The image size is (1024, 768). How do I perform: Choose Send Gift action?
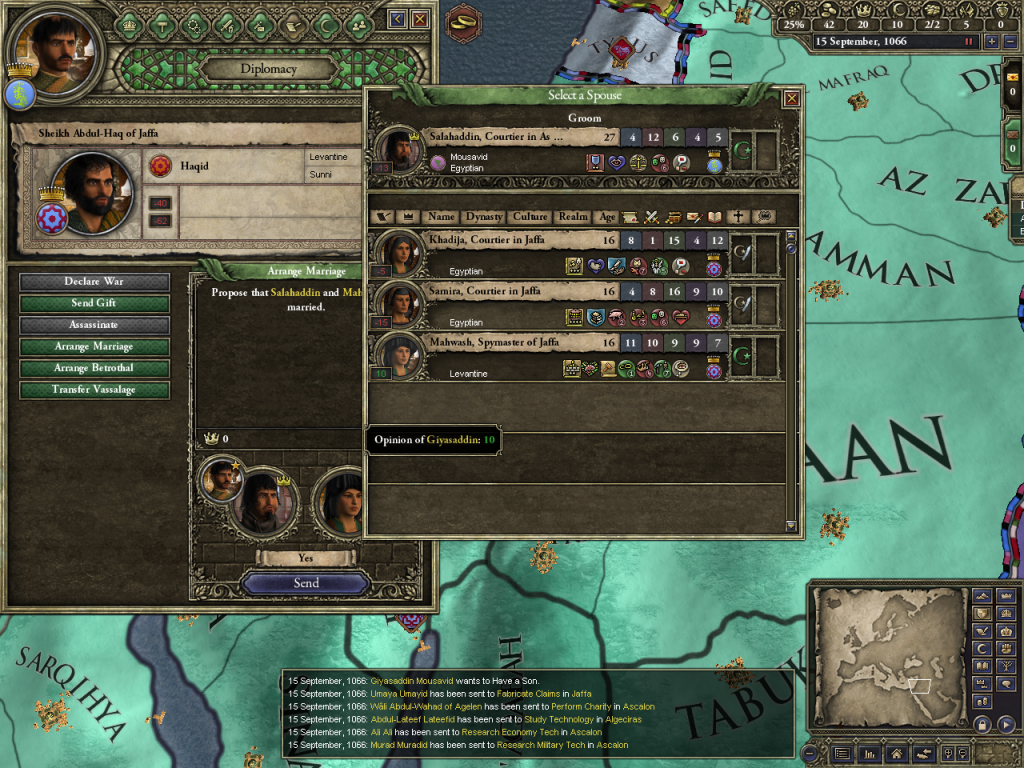(x=94, y=303)
